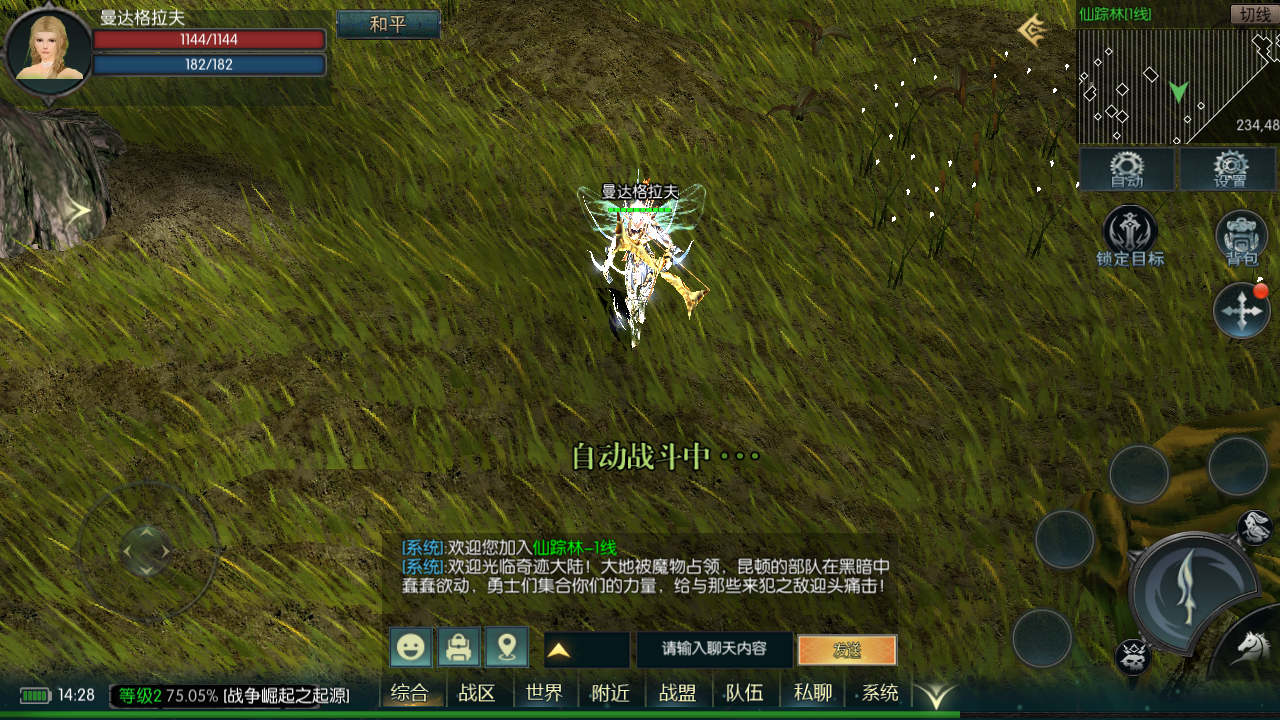Screen dimensions: 1280x720
Task: Send the chat message with 发送
Action: [847, 650]
